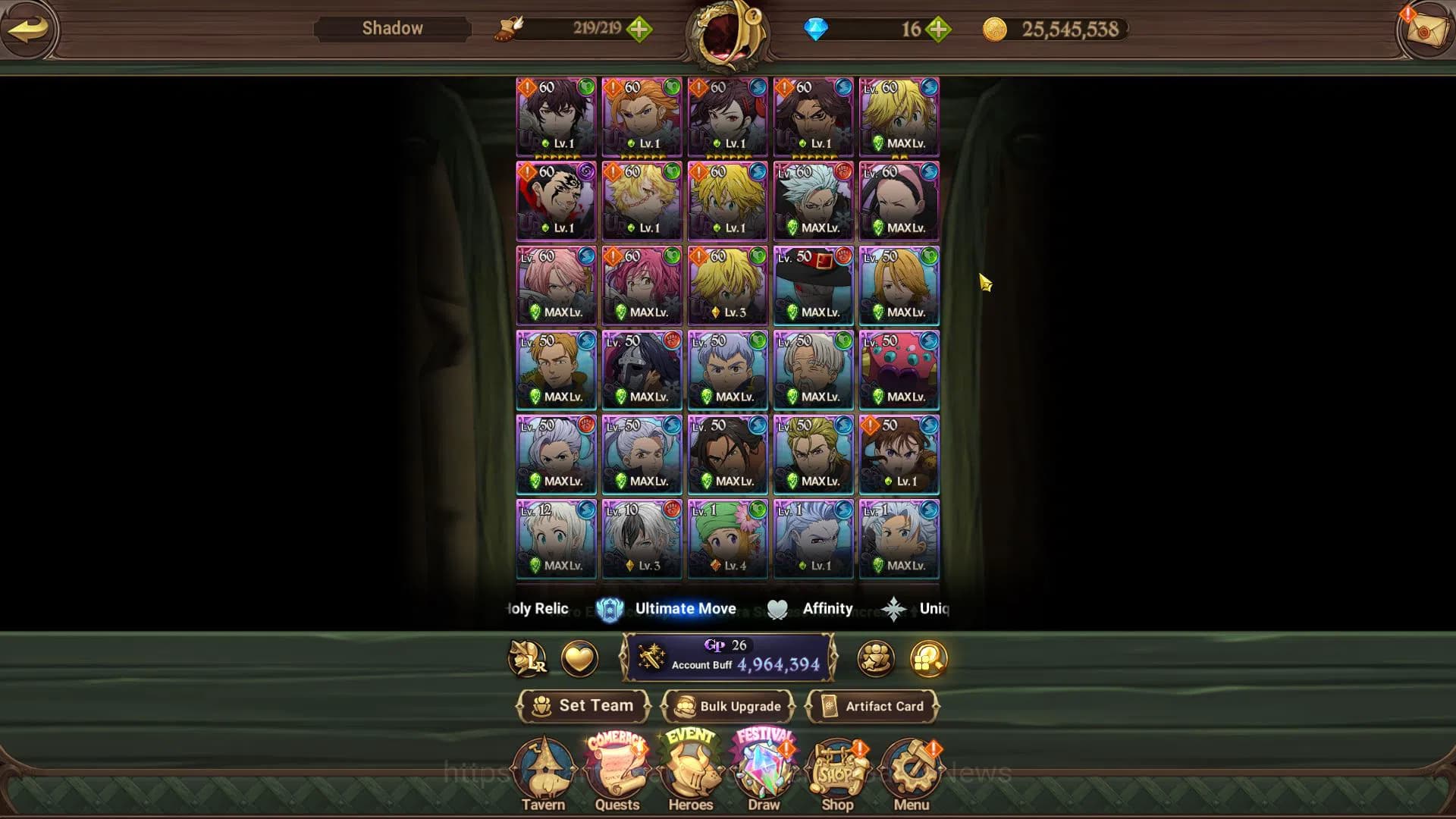Start a Bulk Upgrade
This screenshot has width=1456, height=819.
point(728,706)
